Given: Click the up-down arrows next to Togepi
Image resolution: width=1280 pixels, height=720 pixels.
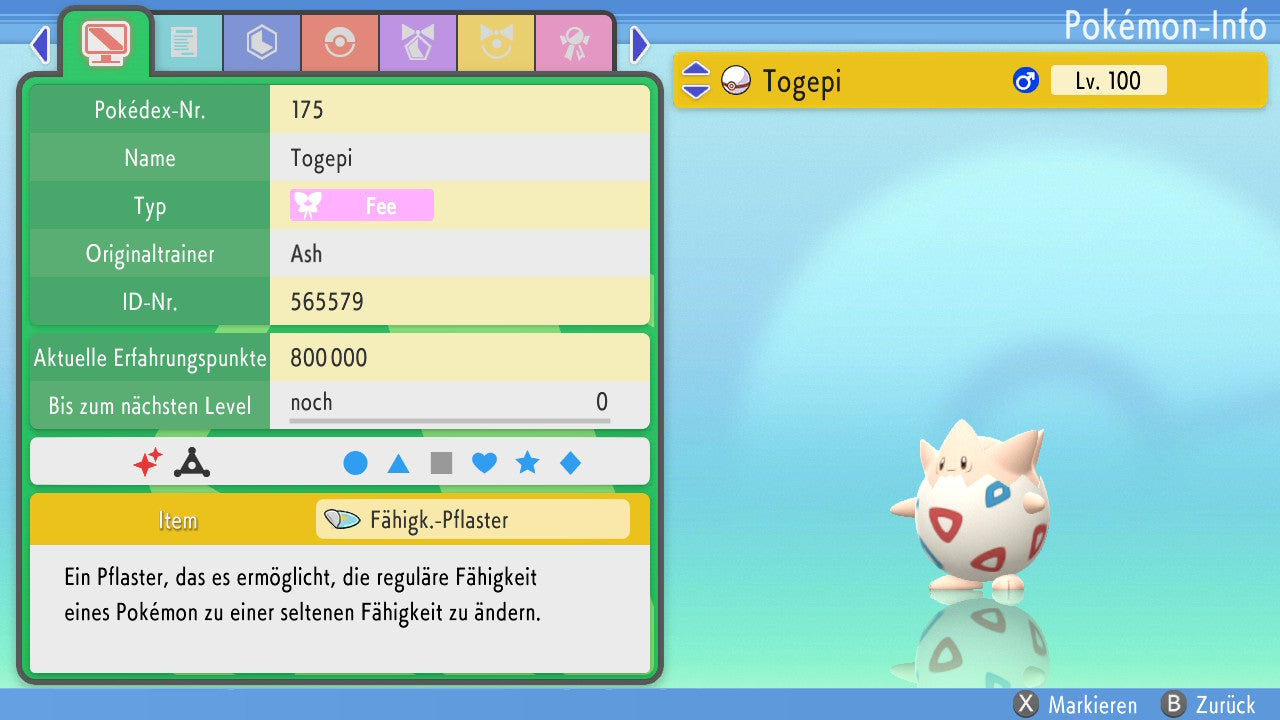Looking at the screenshot, I should pos(695,81).
